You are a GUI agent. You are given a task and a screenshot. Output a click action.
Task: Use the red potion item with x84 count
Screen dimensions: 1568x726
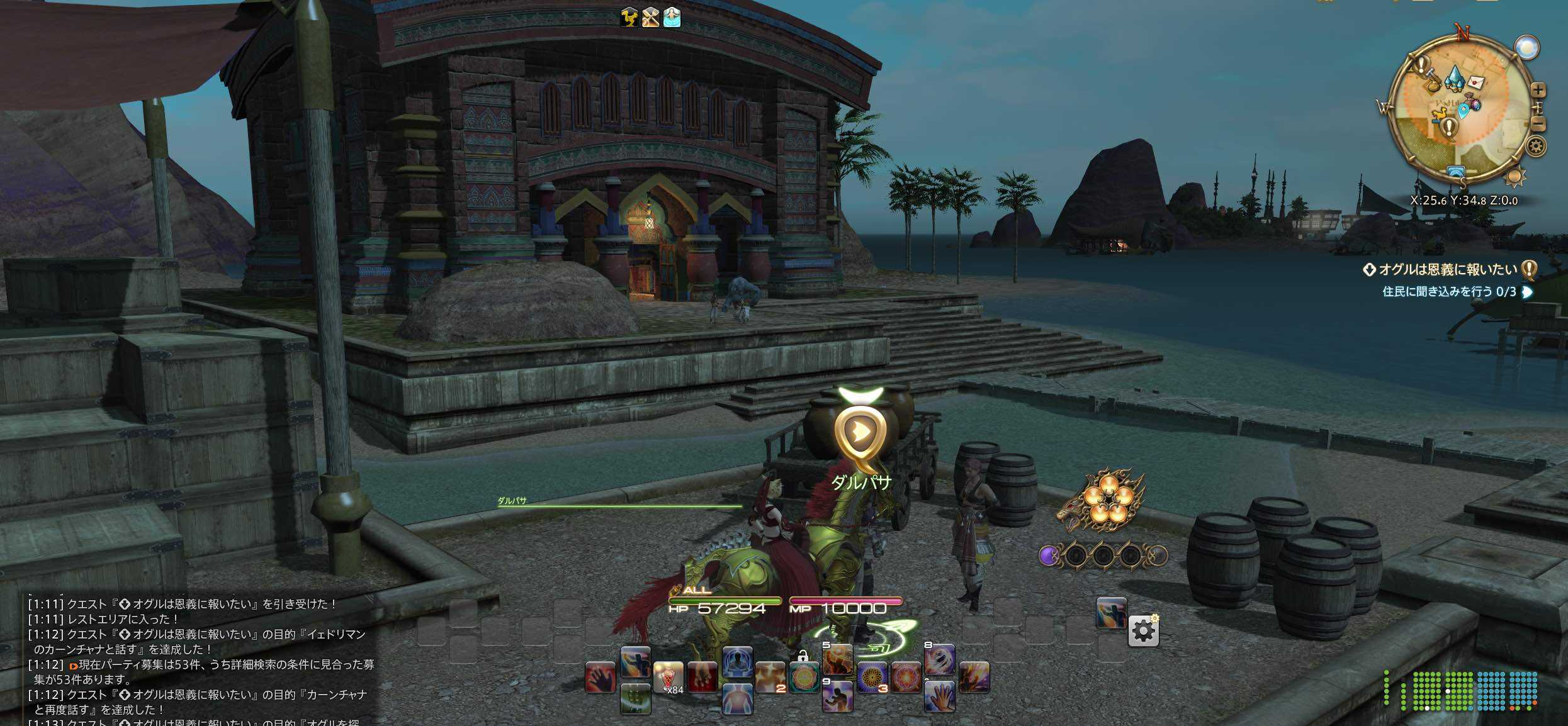tap(668, 678)
